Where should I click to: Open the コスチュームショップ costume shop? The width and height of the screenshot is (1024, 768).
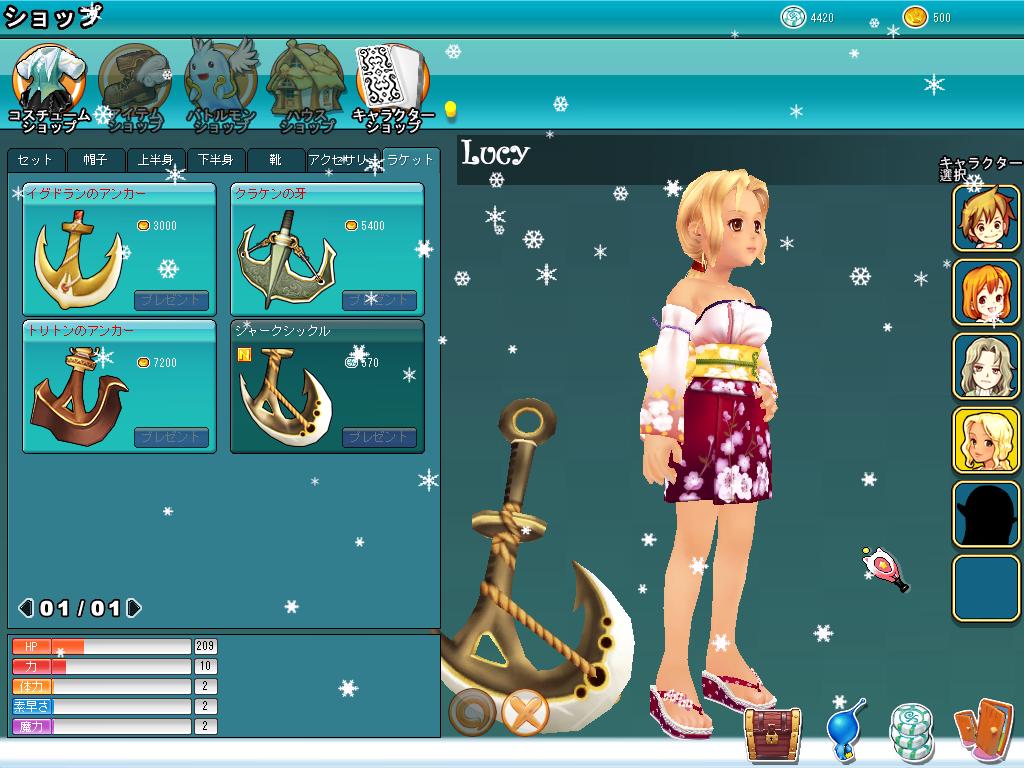[48, 86]
